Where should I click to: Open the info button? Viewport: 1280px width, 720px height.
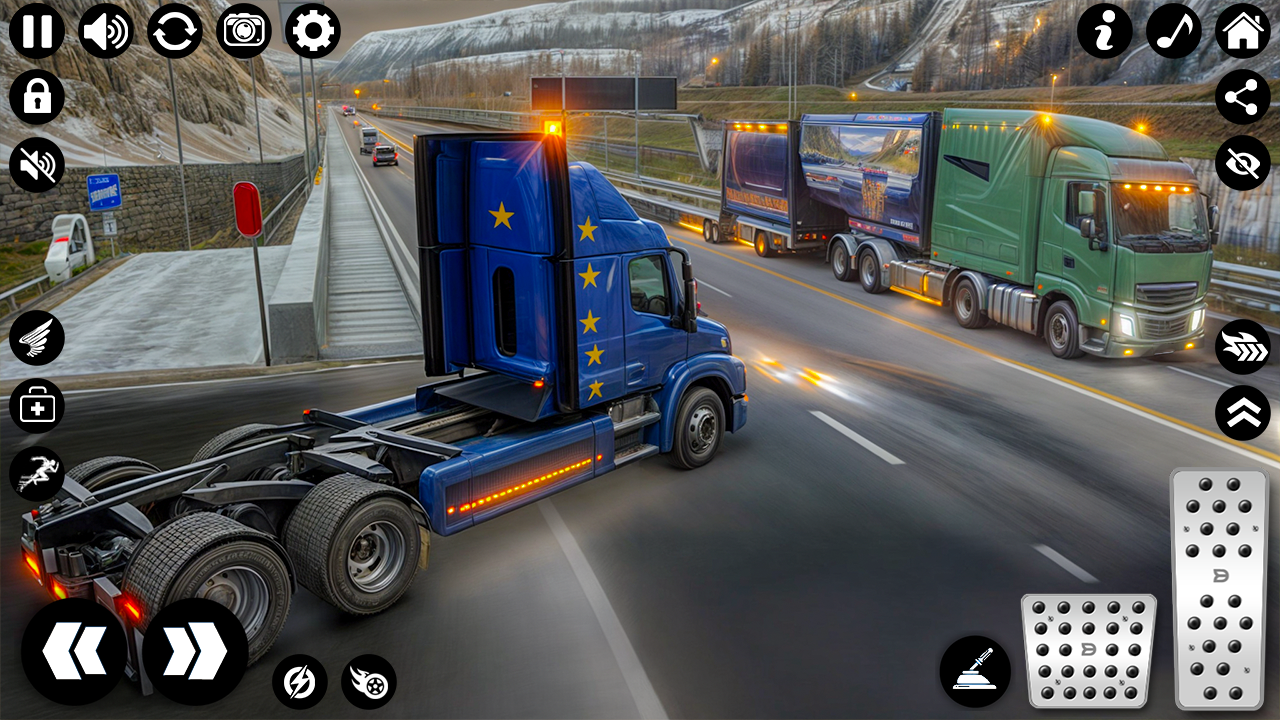tap(1105, 31)
